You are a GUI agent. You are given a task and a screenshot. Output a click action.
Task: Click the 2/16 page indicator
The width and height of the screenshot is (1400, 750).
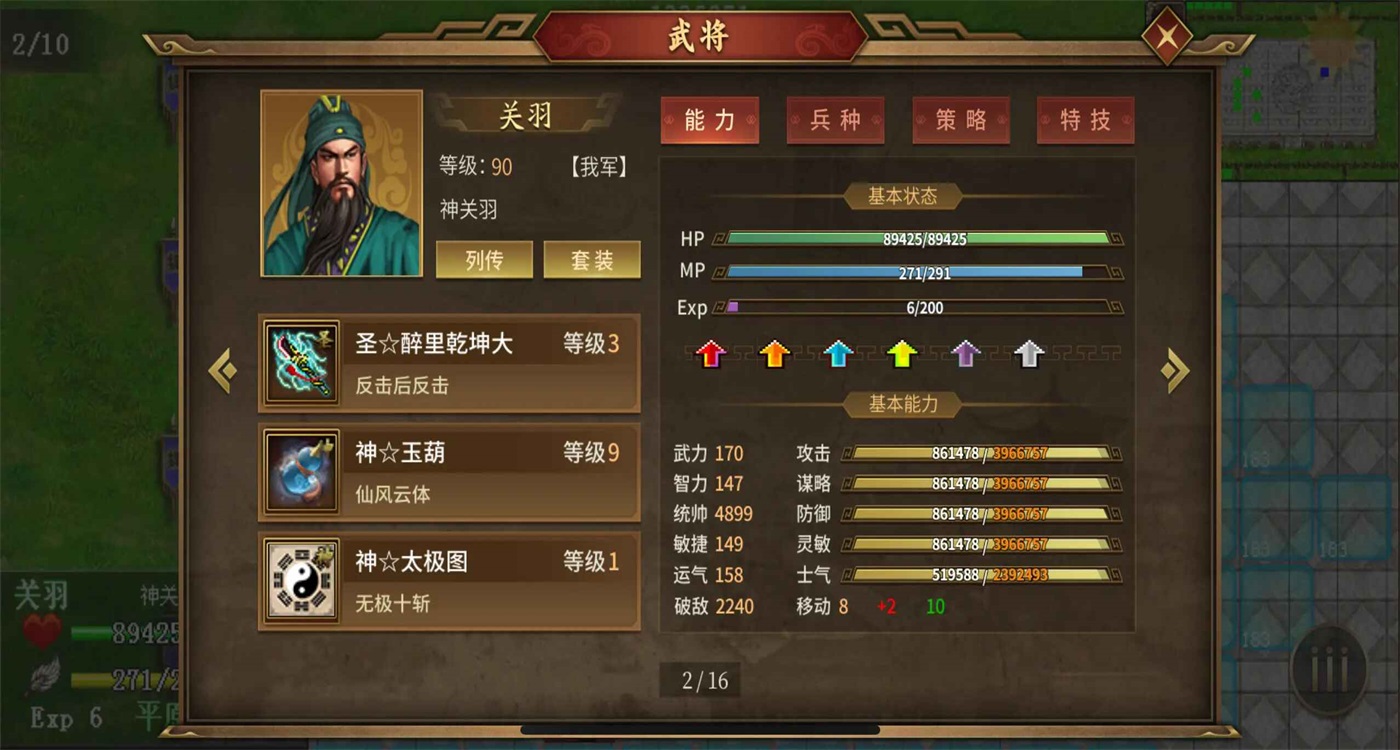pos(700,679)
